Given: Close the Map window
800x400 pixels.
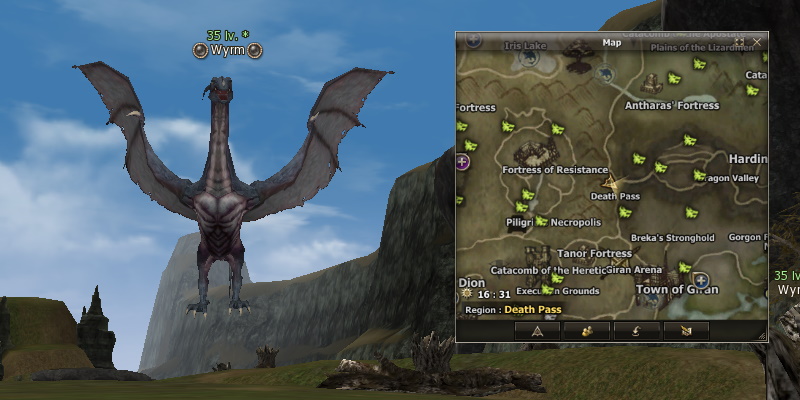Looking at the screenshot, I should click(x=757, y=42).
